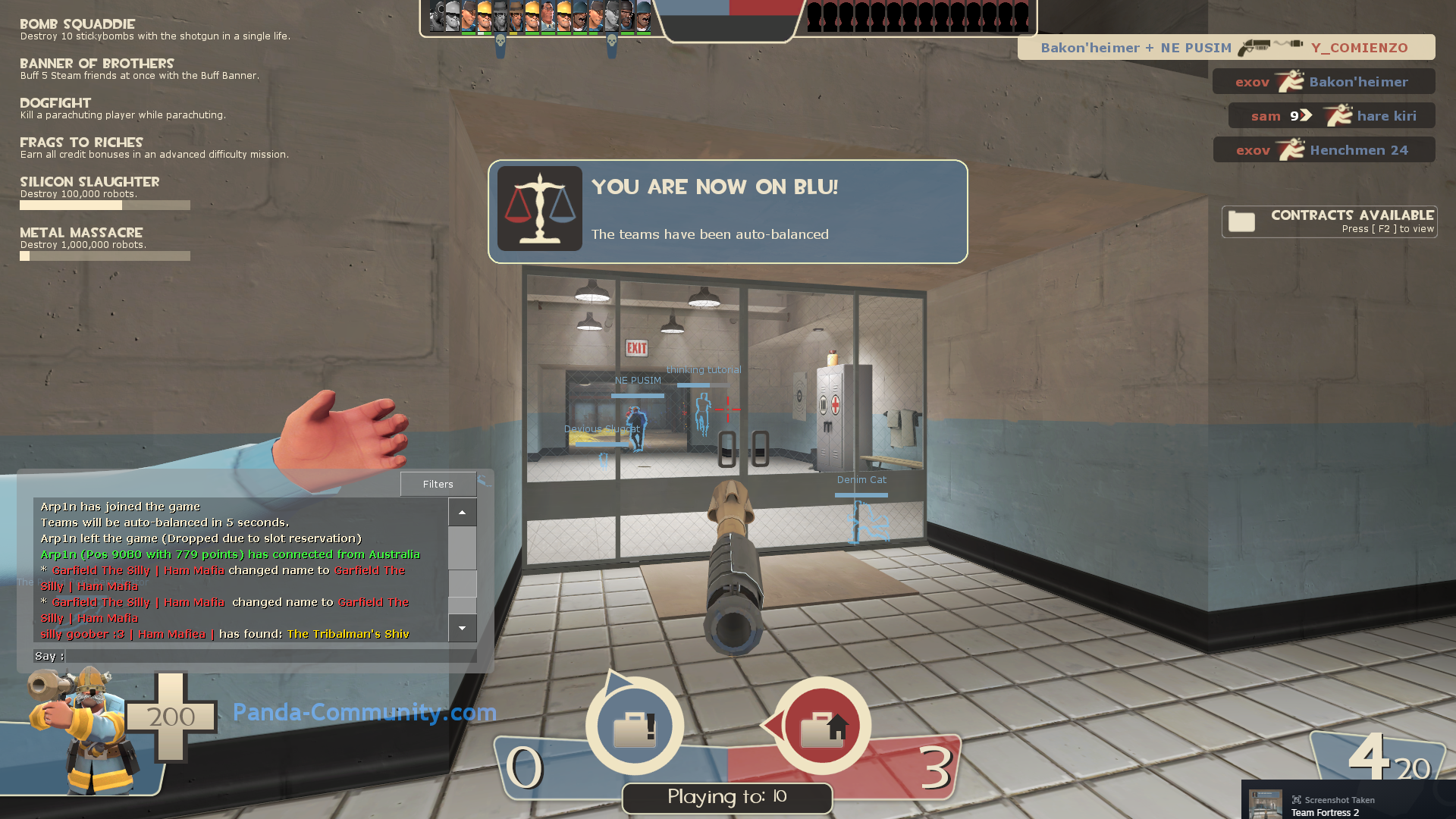The width and height of the screenshot is (1456, 819).
Task: Click the Silicon Slaughter achievement tracker
Action: [x=105, y=192]
